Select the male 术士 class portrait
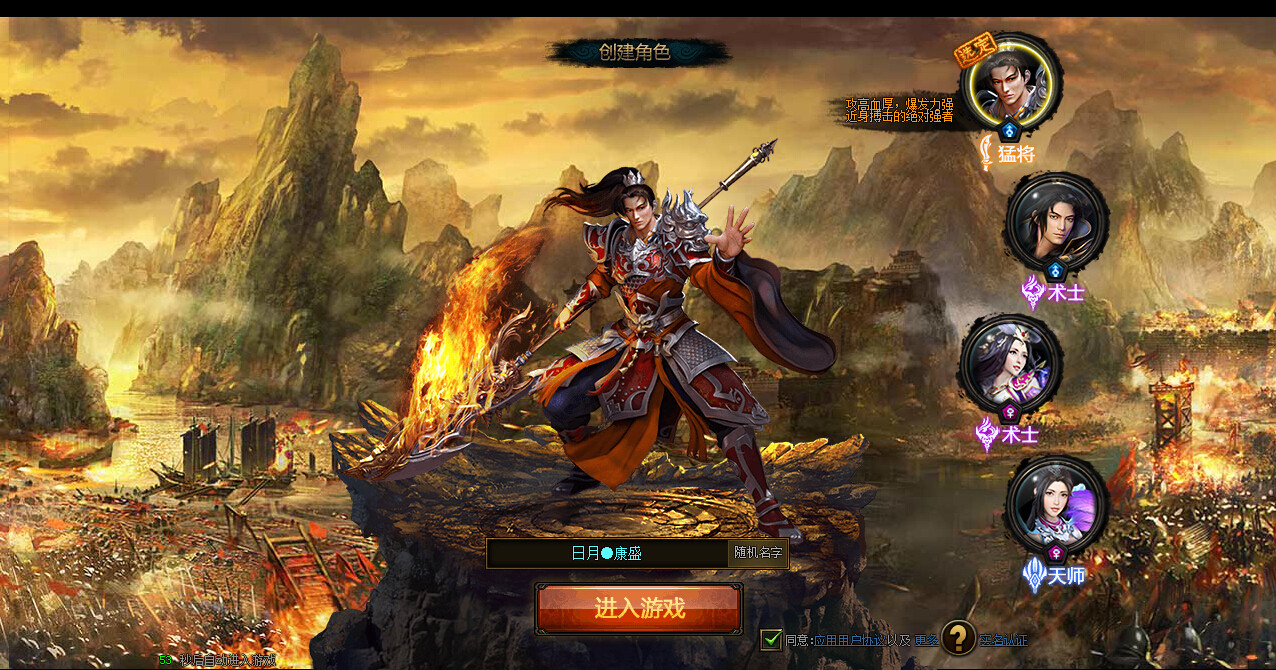This screenshot has width=1276, height=670. (1056, 222)
